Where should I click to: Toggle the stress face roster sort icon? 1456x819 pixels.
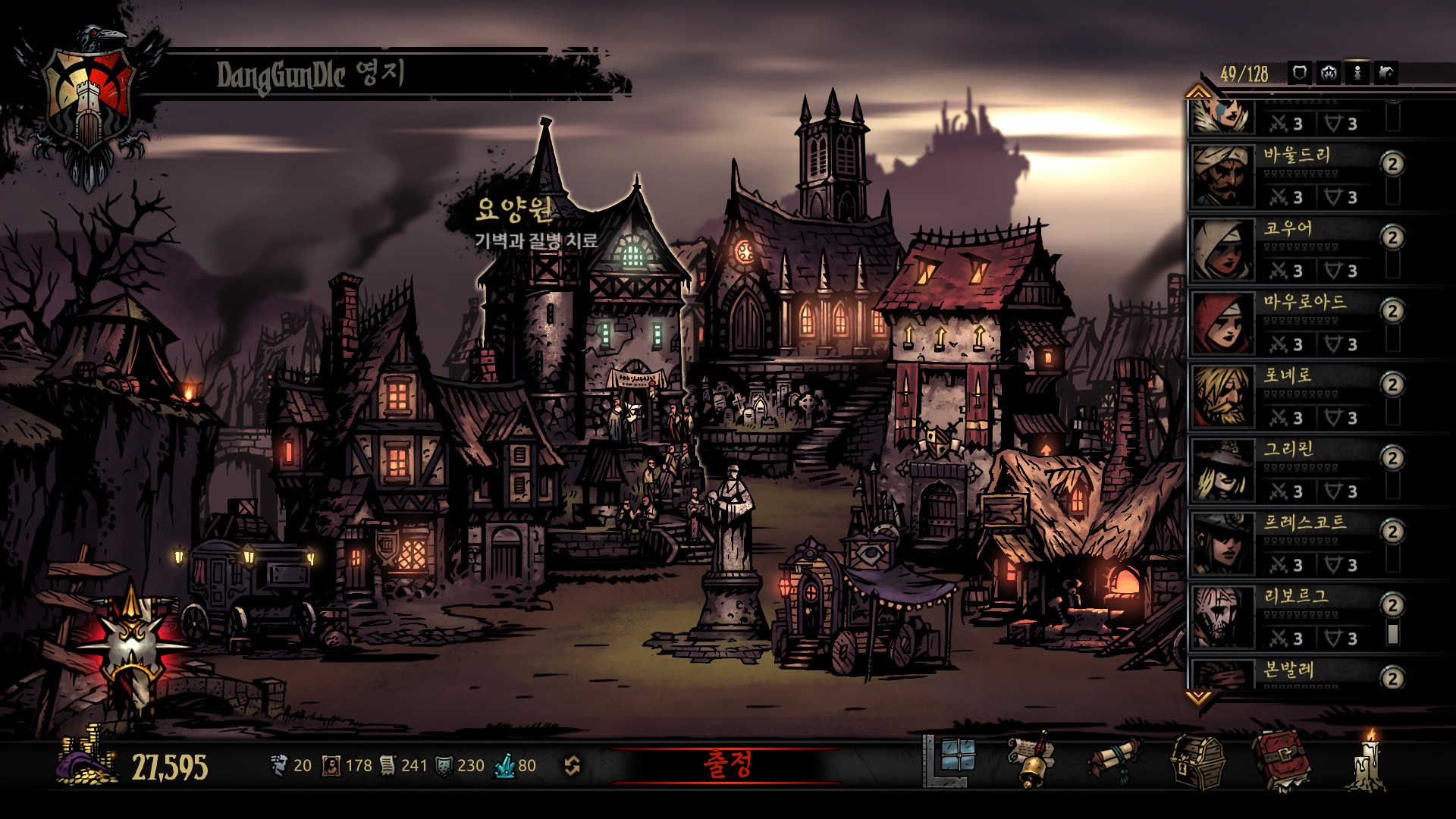(x=1329, y=74)
